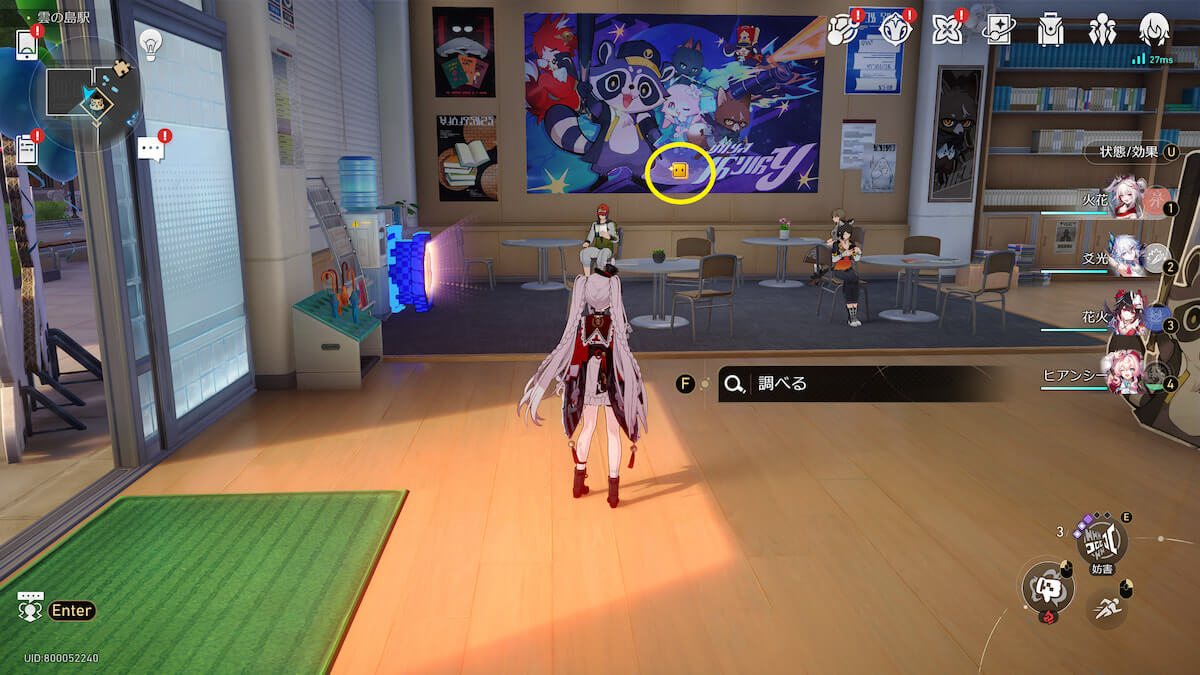Open the phone menu icon
Screen dimensions: 1200x675
tap(27, 43)
